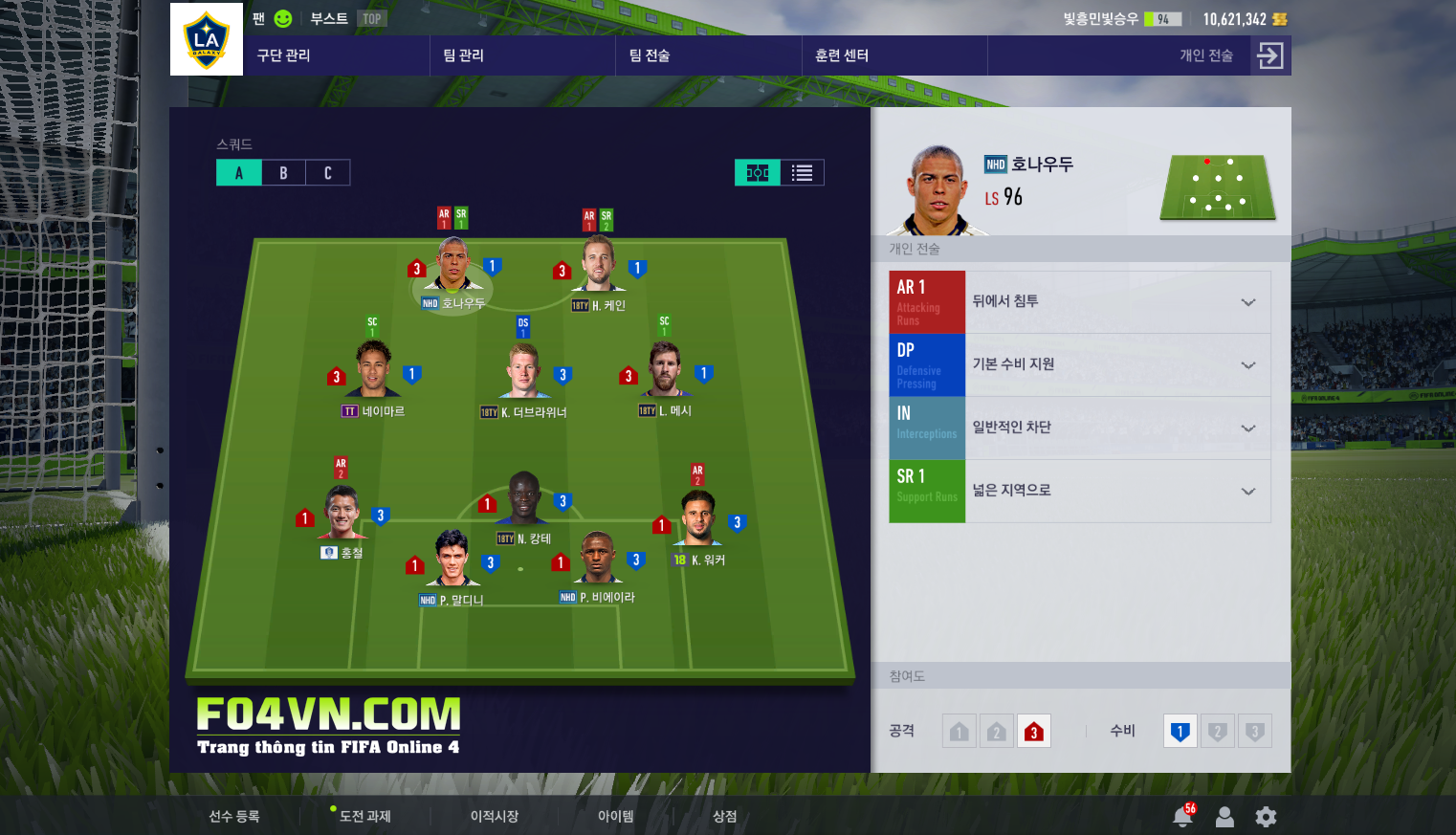Expand the IN Interceptions dropdown

tap(1247, 428)
